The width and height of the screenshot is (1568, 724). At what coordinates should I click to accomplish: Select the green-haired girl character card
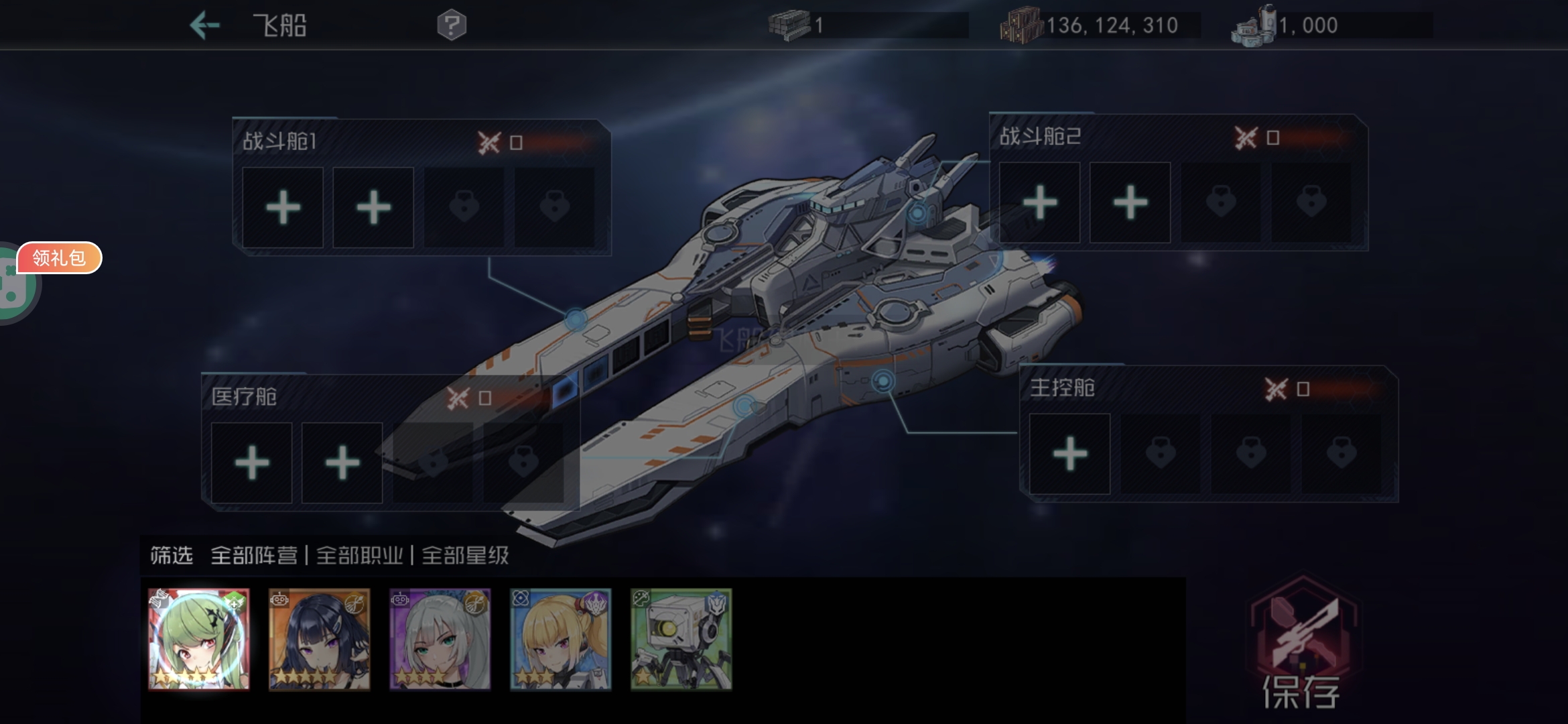pyautogui.click(x=199, y=640)
